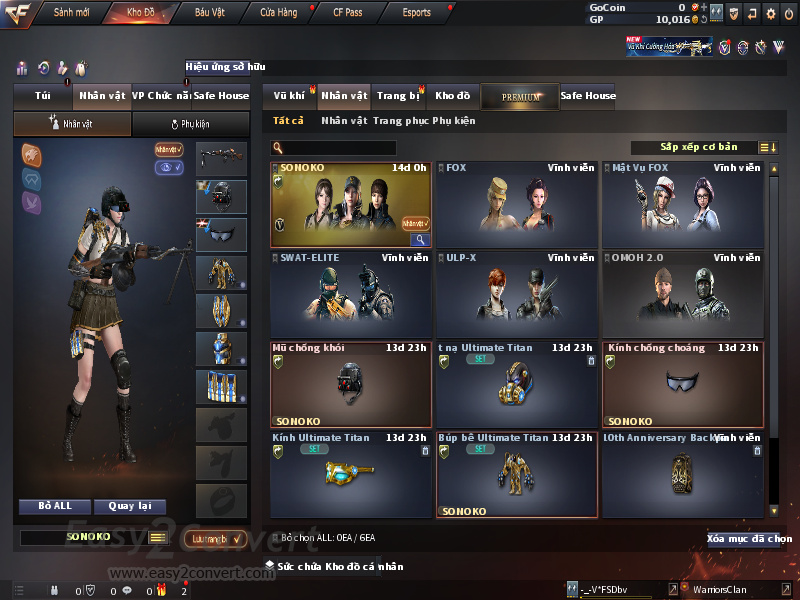Image resolution: width=800 pixels, height=600 pixels.
Task: Select the Vũ khí inventory category
Action: (289, 96)
